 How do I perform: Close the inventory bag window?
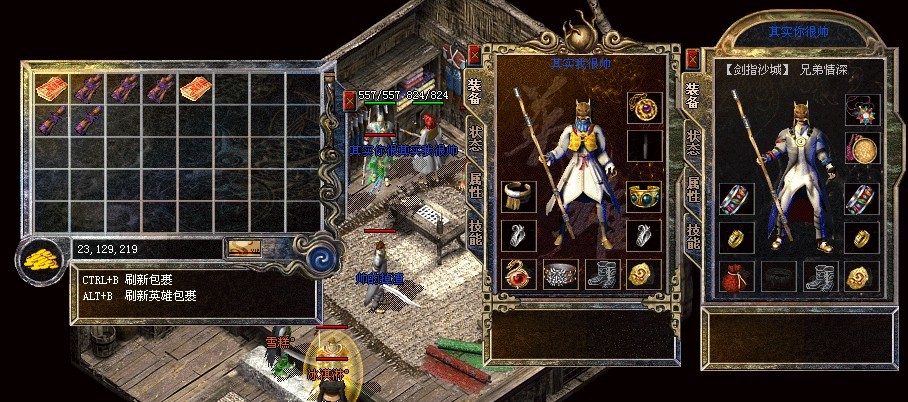(x=349, y=100)
